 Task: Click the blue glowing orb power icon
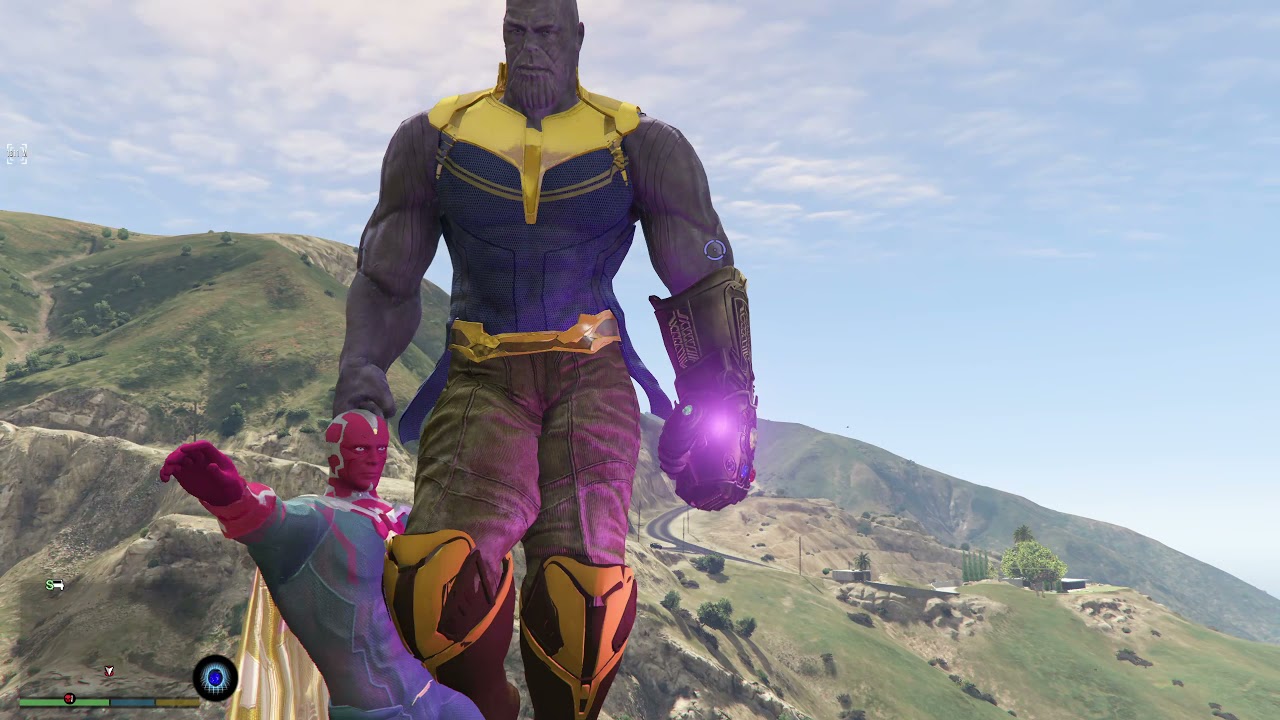tap(215, 678)
